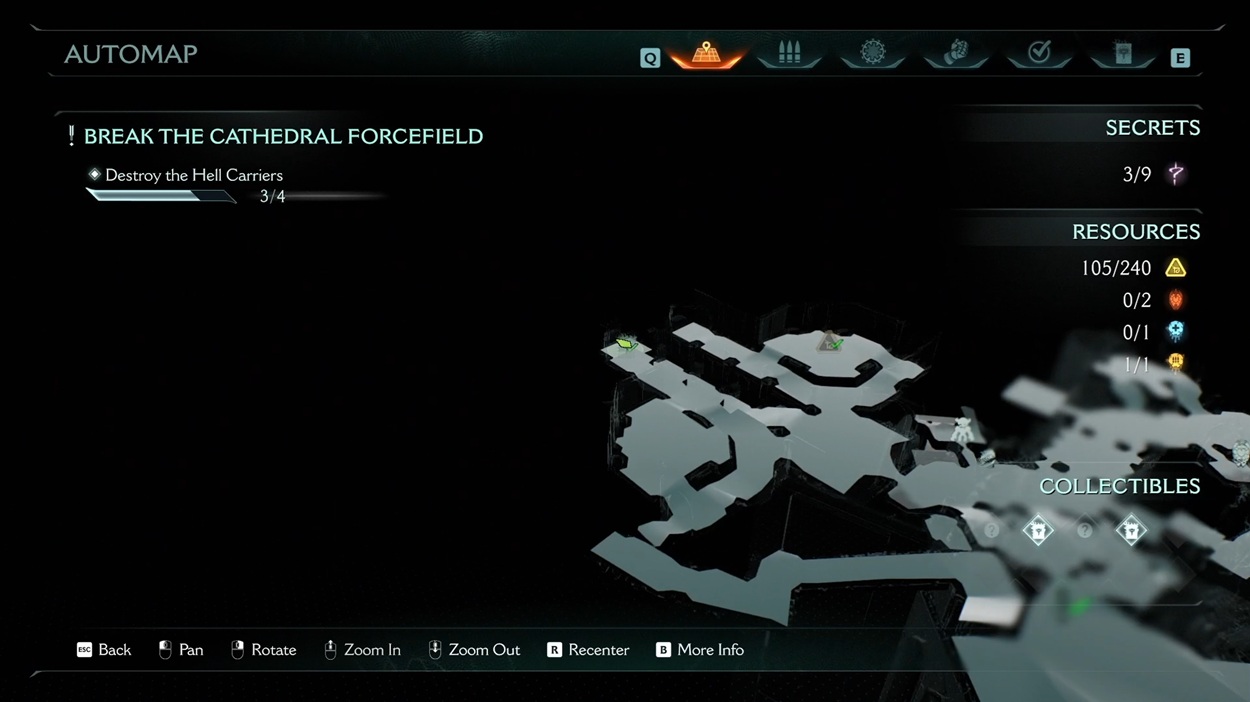Select the Break the Cathedral Forcefield objective
The height and width of the screenshot is (702, 1250).
click(283, 136)
